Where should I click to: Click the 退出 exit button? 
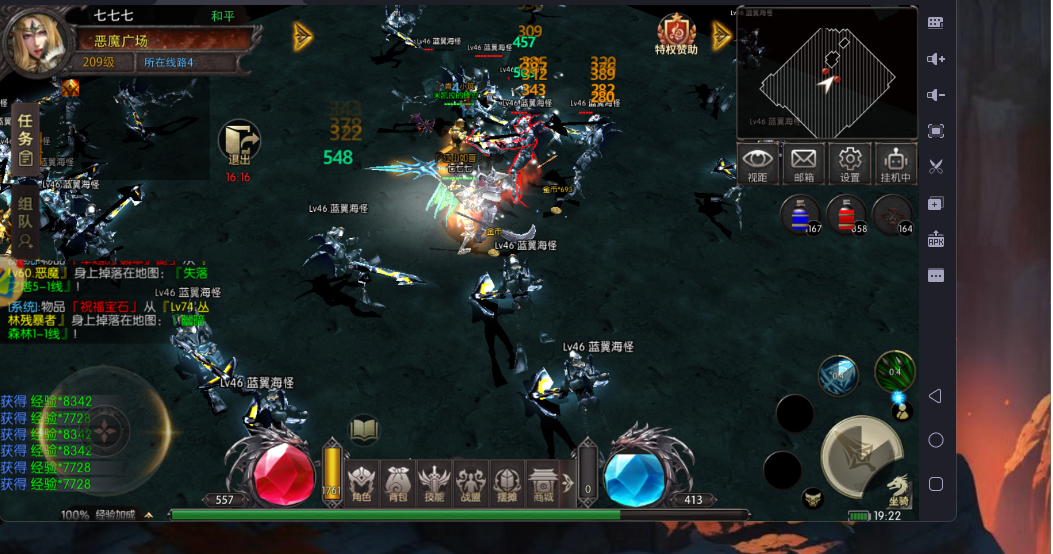coord(238,144)
